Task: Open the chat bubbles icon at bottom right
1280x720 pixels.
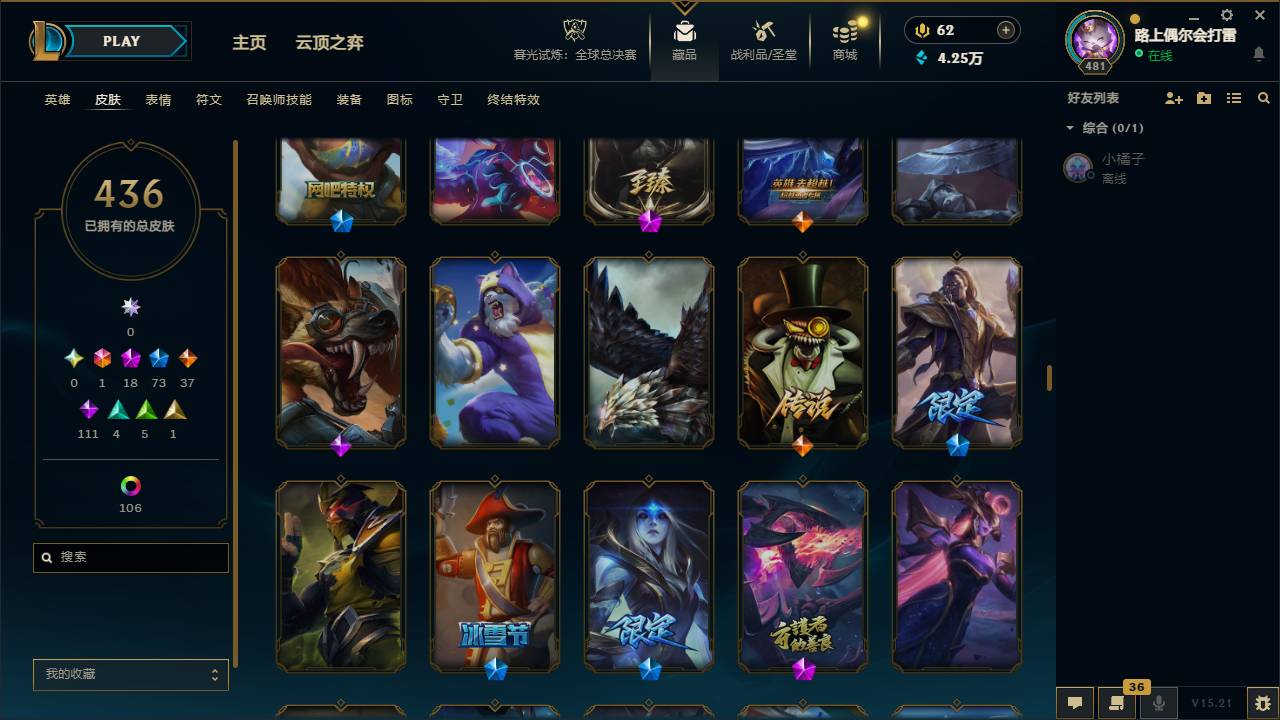Action: tap(1075, 703)
